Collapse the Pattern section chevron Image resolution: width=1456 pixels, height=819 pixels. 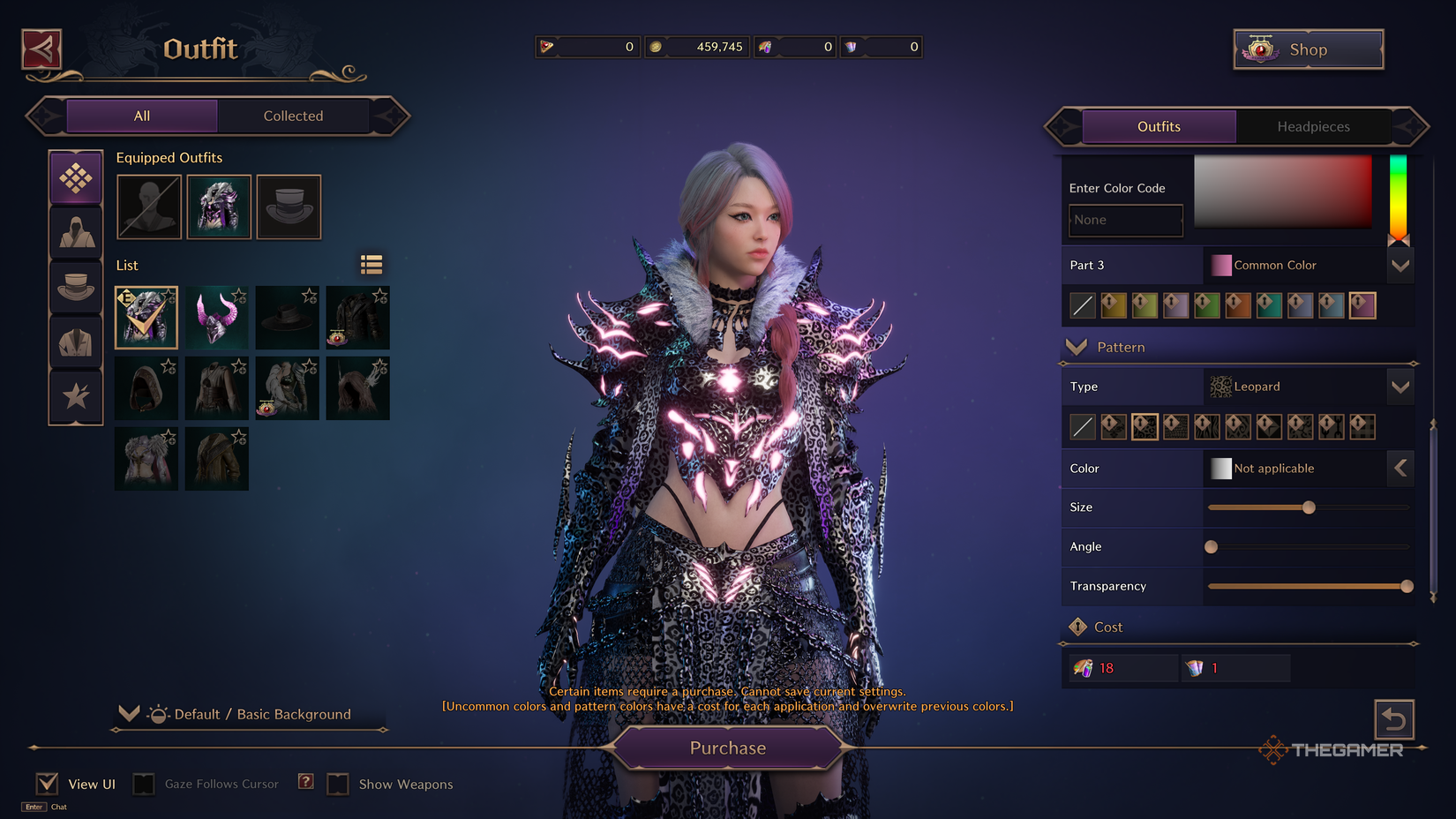(x=1077, y=347)
